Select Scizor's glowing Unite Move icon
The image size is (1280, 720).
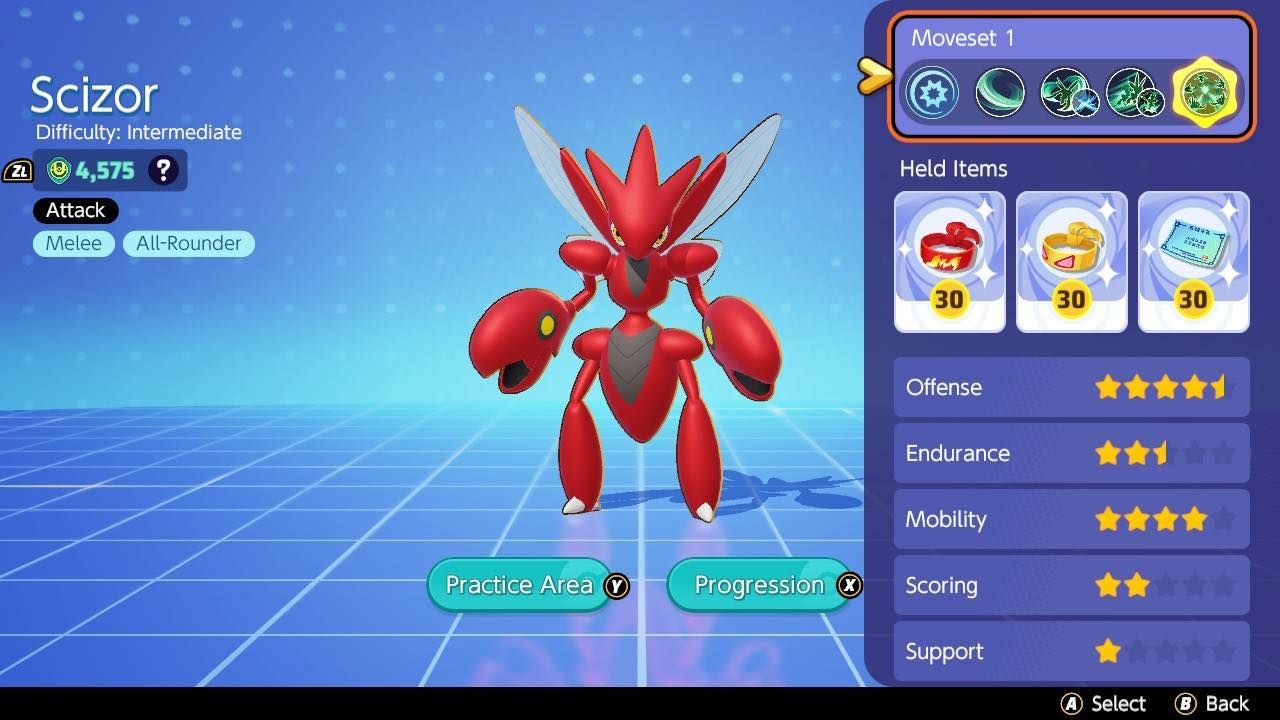(x=1203, y=93)
